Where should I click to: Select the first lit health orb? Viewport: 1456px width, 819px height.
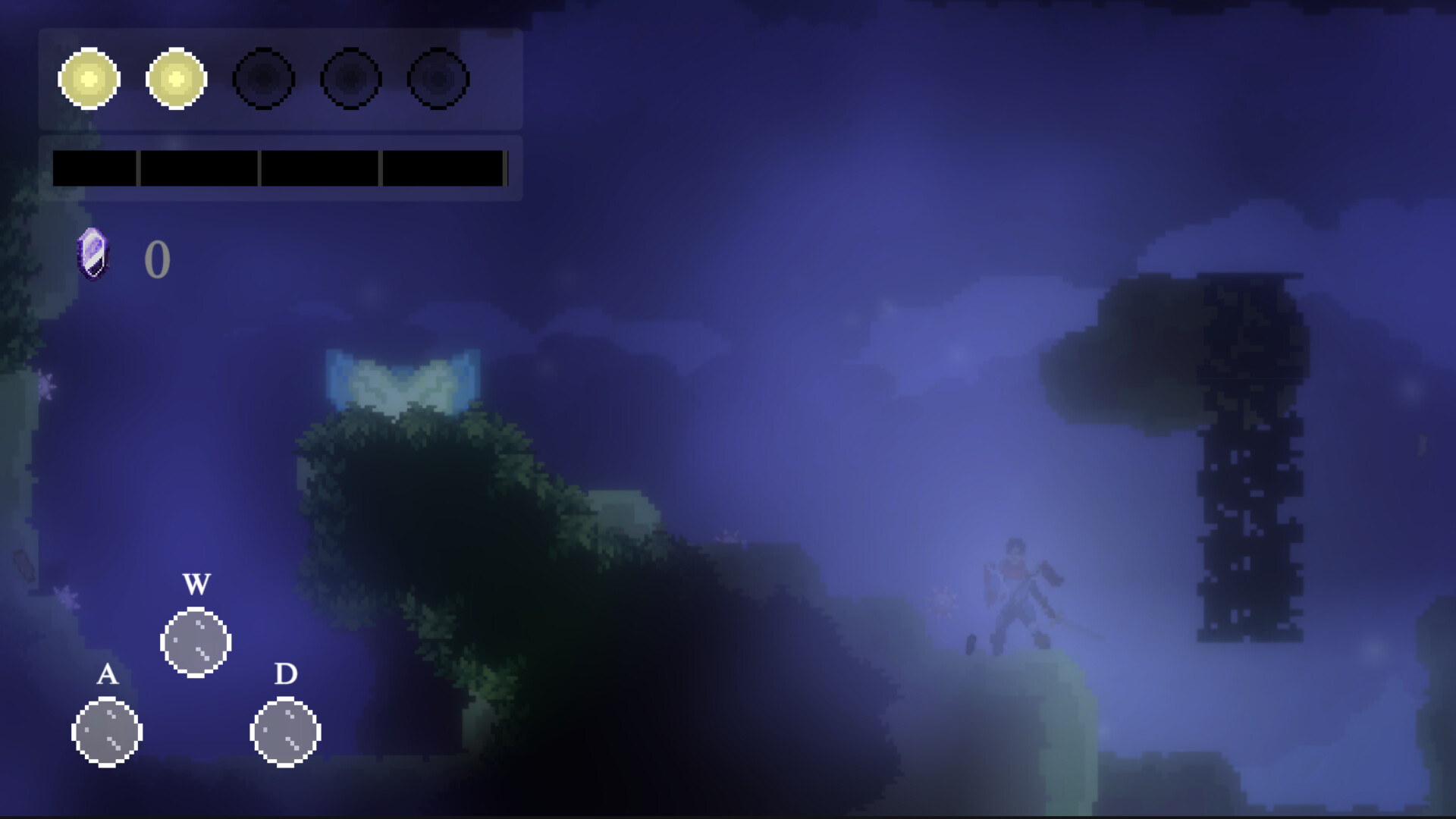point(89,79)
